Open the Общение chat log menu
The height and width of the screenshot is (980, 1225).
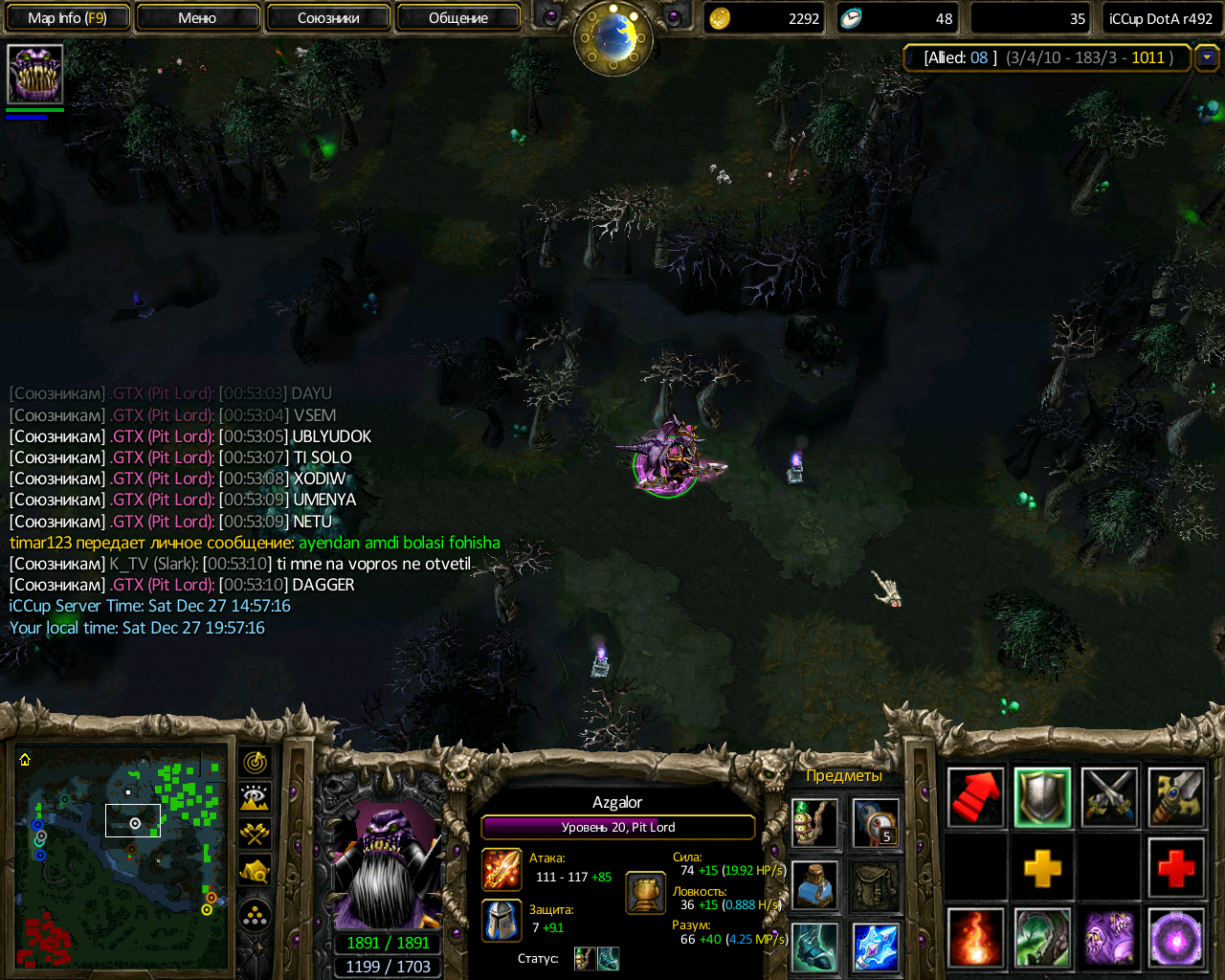click(458, 18)
